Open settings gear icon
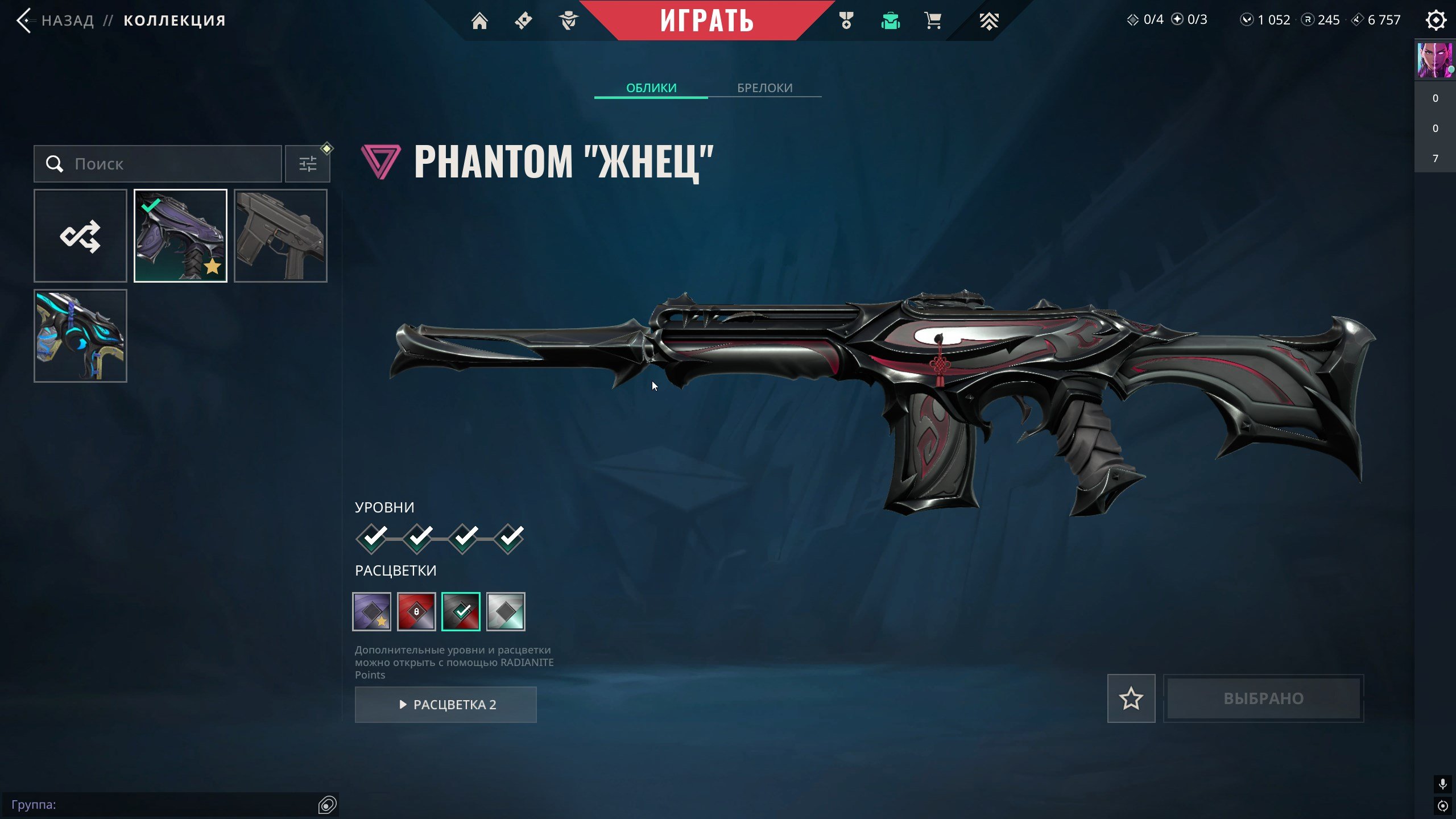1456x819 pixels. point(1436,20)
